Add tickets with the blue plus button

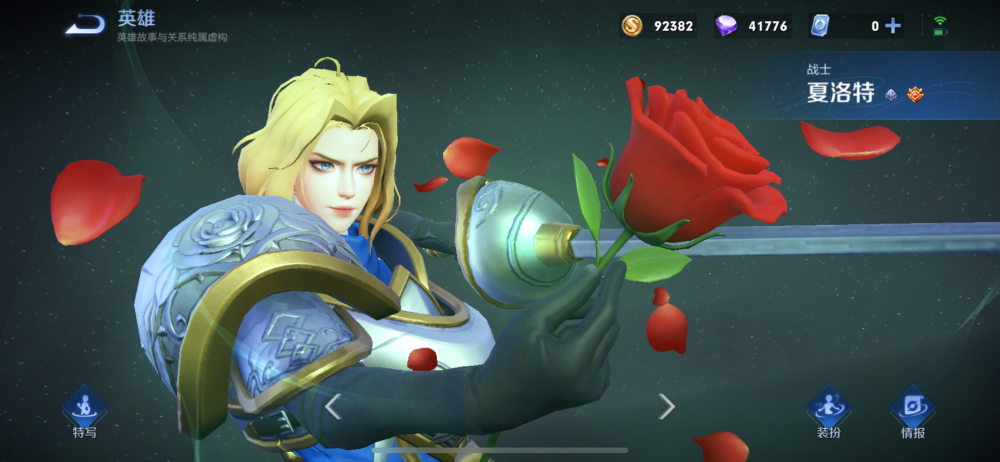(x=893, y=26)
